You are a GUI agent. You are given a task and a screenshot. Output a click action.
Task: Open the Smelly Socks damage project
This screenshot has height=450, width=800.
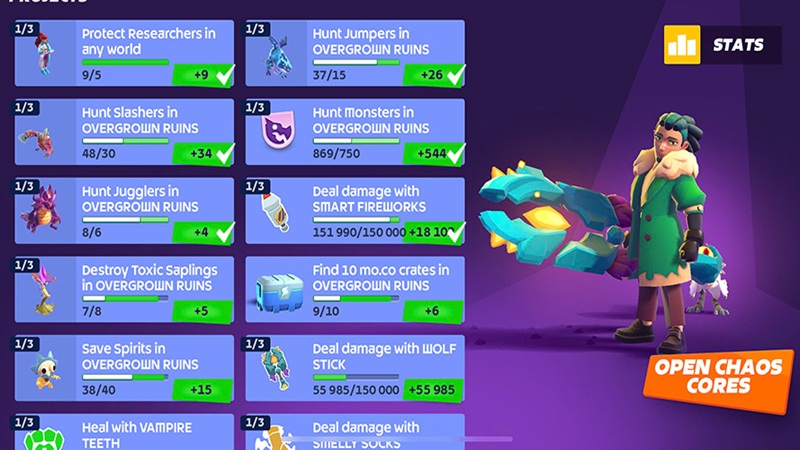point(355,432)
